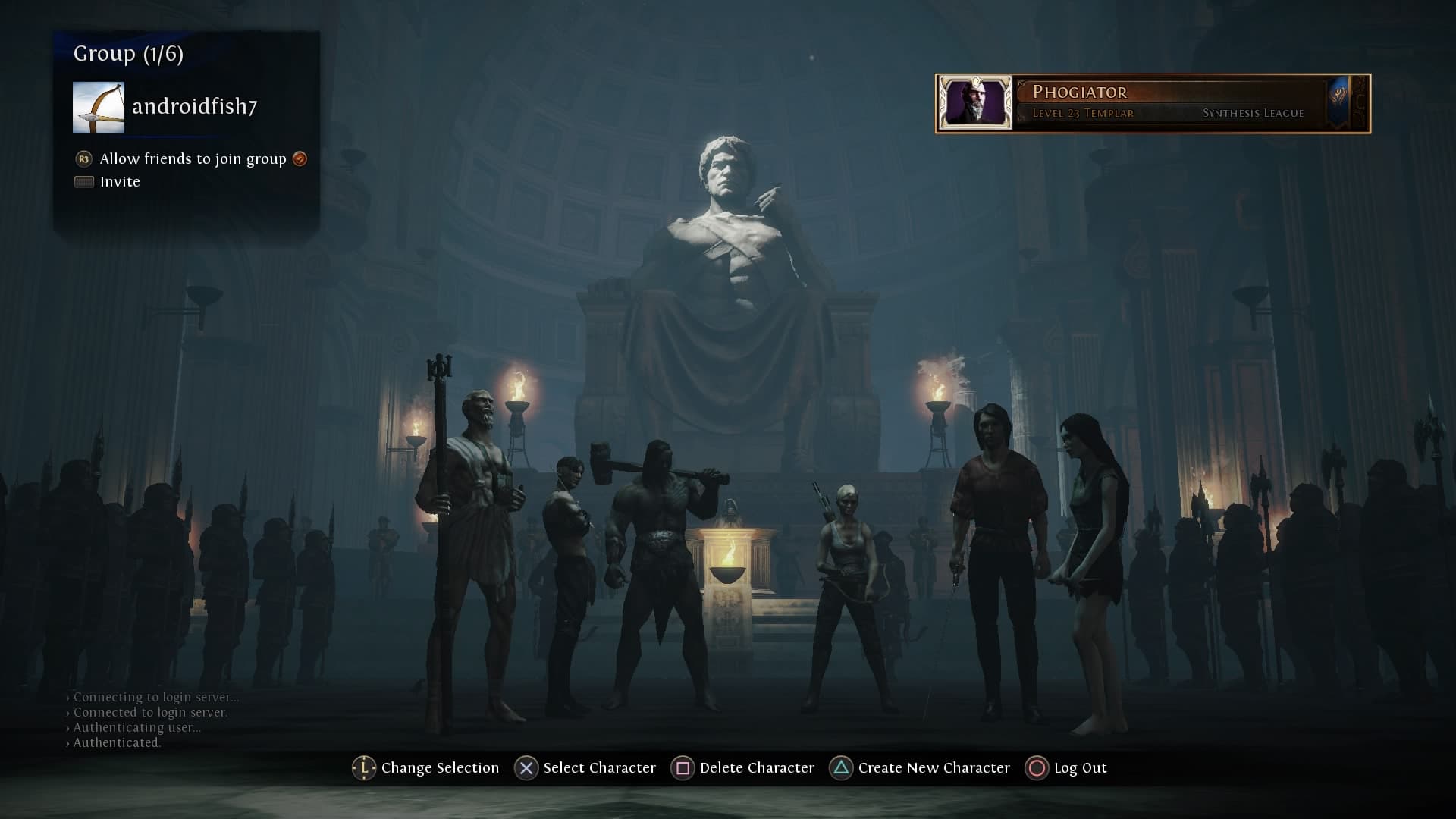Click the Change Selection option
Viewport: 1456px width, 819px height.
[426, 768]
